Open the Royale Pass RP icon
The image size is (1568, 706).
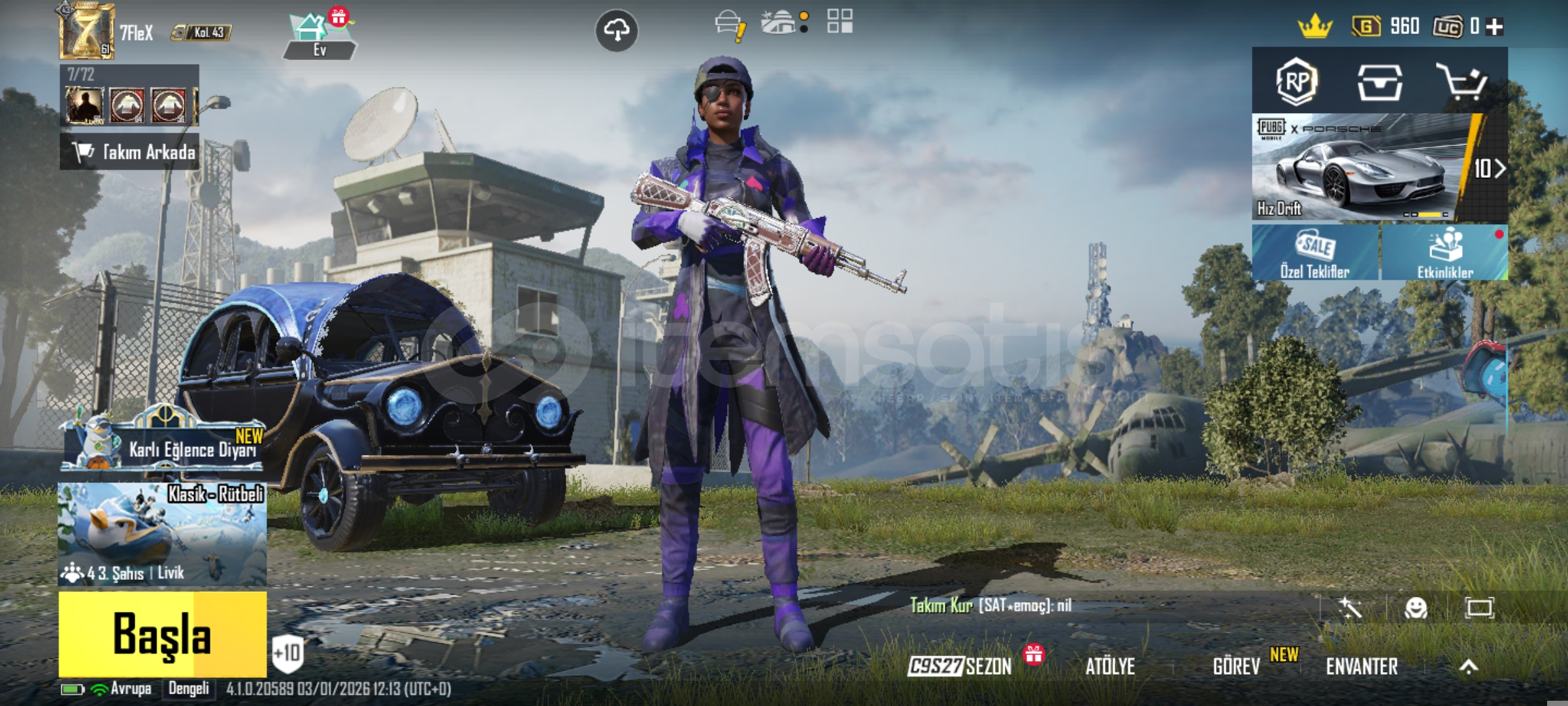[x=1296, y=82]
